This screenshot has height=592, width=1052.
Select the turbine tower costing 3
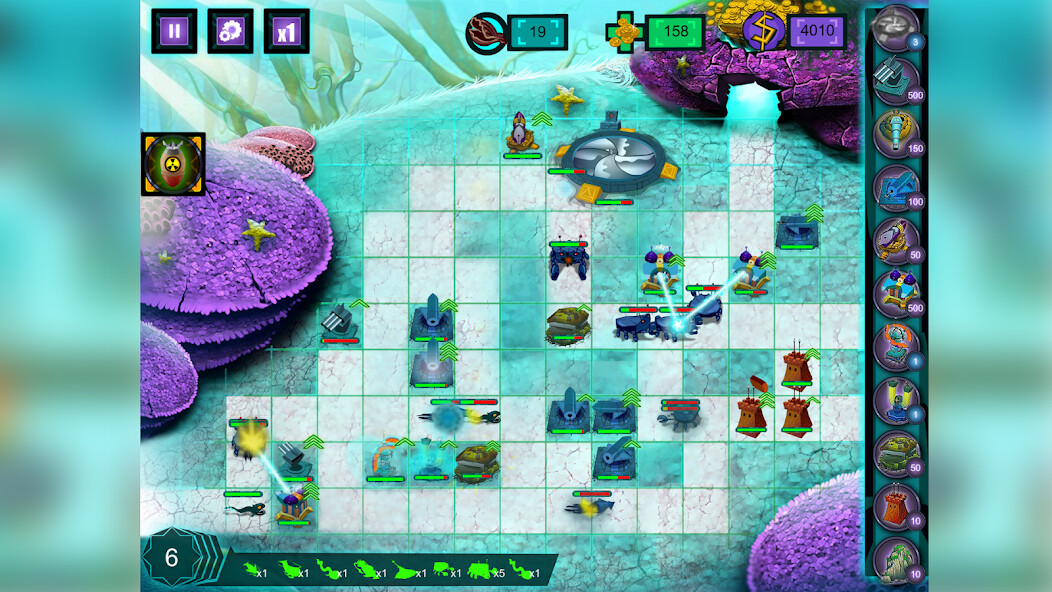(x=895, y=27)
